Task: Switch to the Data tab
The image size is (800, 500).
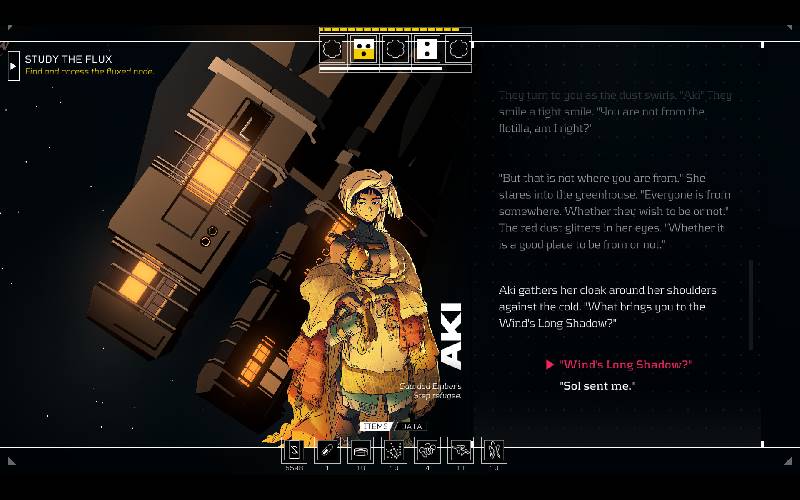Action: click(x=412, y=426)
